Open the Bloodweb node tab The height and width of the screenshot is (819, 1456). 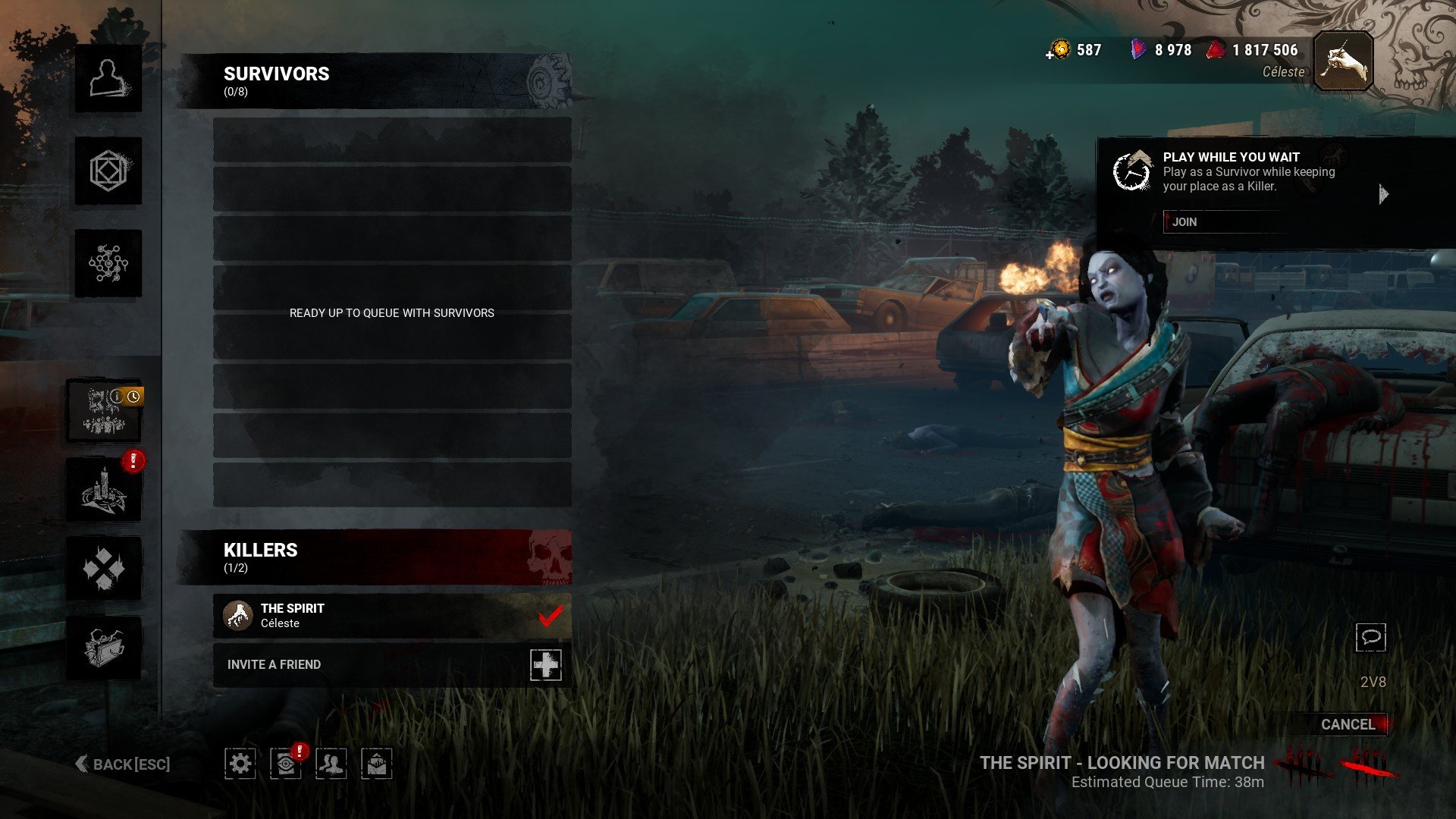click(108, 263)
